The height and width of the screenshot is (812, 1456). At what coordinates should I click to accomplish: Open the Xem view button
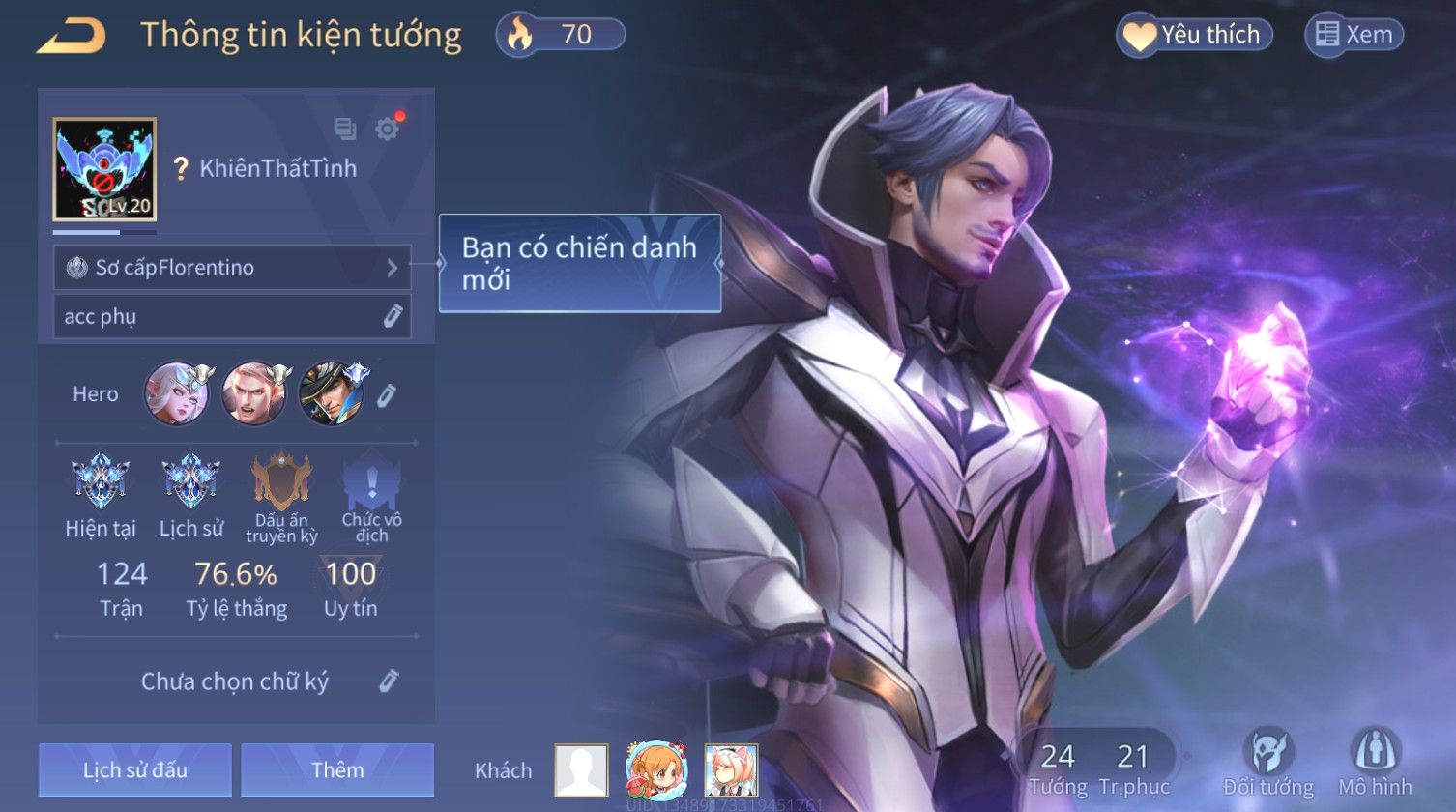click(1354, 36)
